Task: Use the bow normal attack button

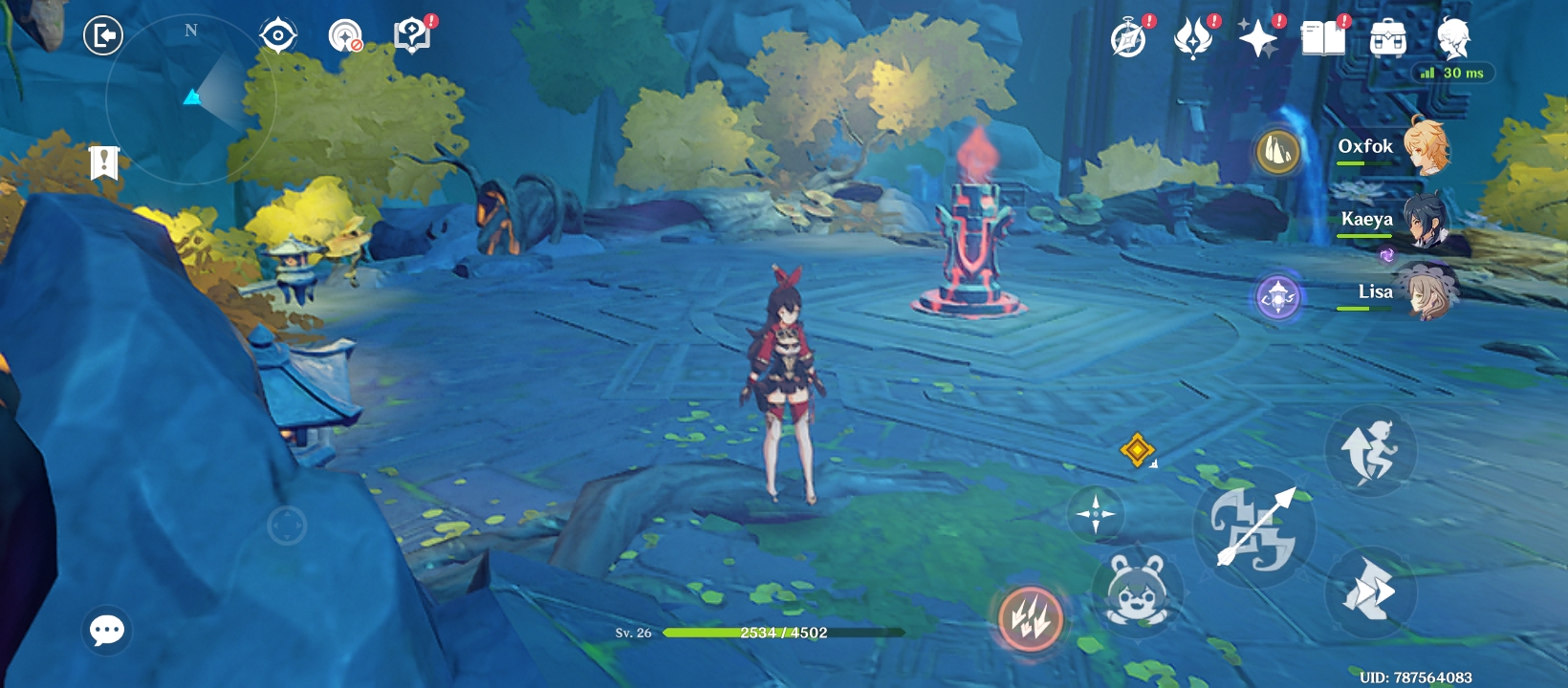Action: pos(1254,527)
